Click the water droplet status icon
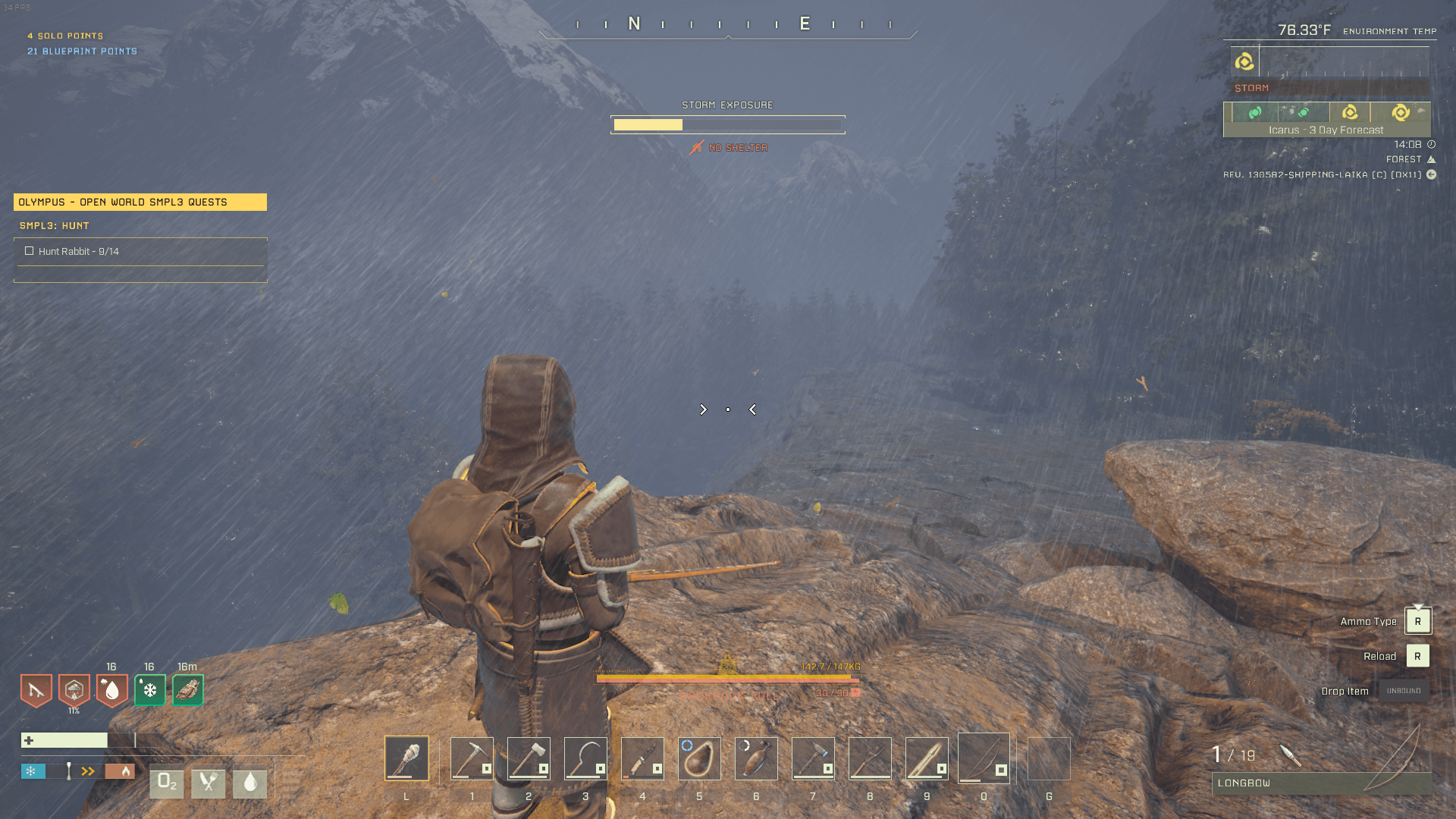 click(249, 783)
